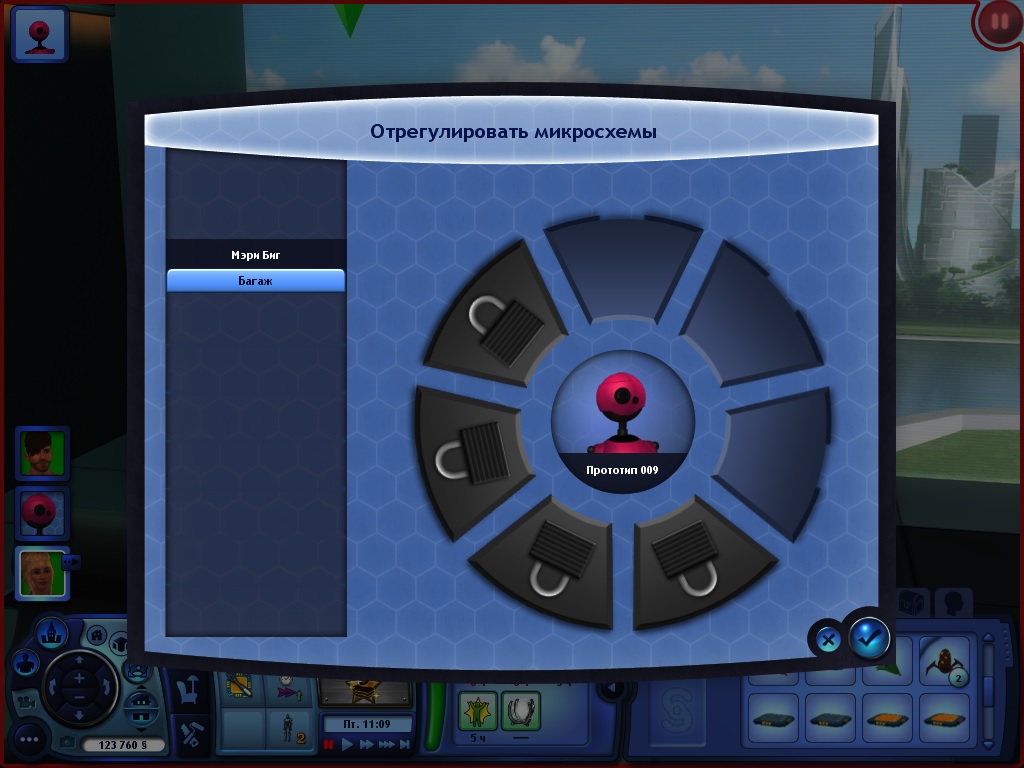Screen dimensions: 1024x768
Task: Click the Прототип 009 robot portrait
Action: (623, 420)
